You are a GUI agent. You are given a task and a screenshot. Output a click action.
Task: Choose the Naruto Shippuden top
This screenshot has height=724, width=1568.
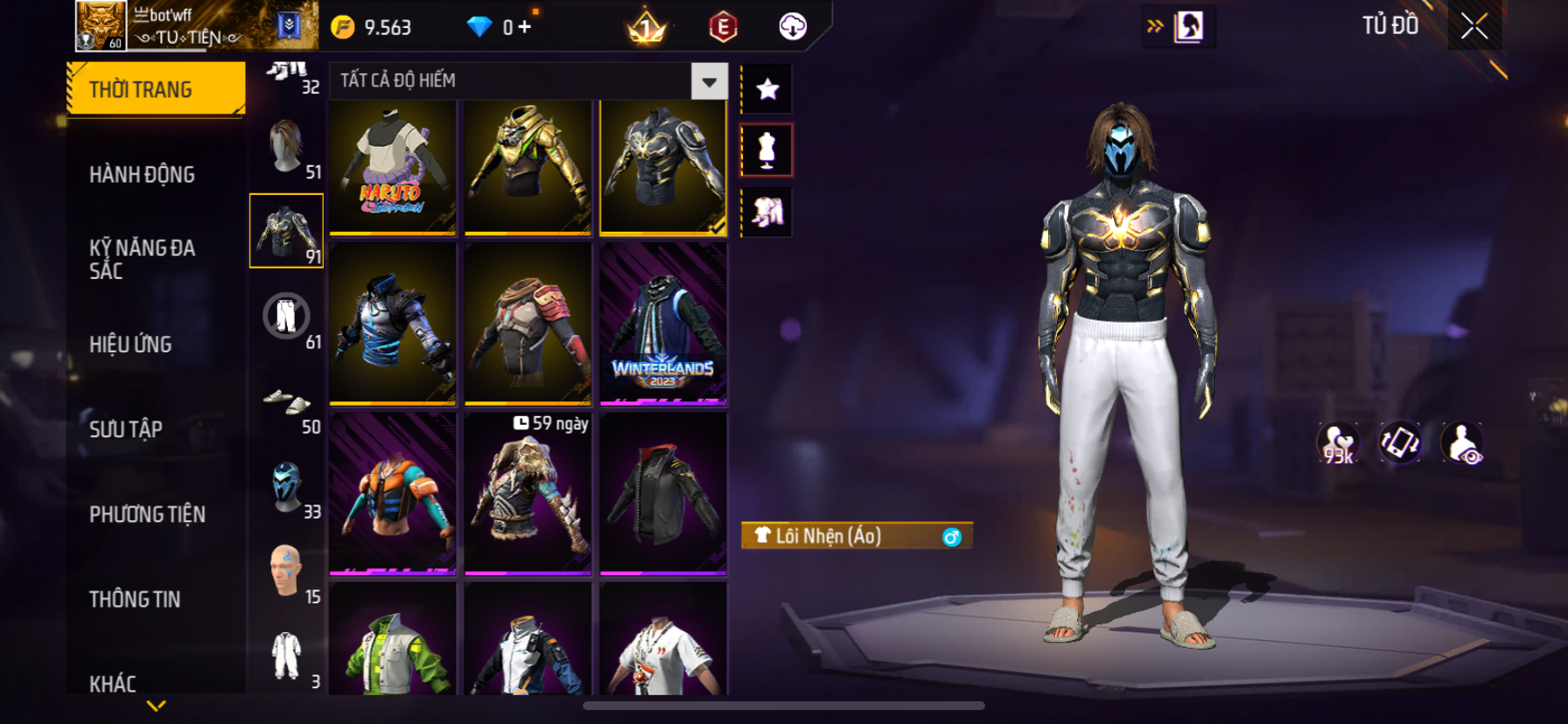[393, 167]
